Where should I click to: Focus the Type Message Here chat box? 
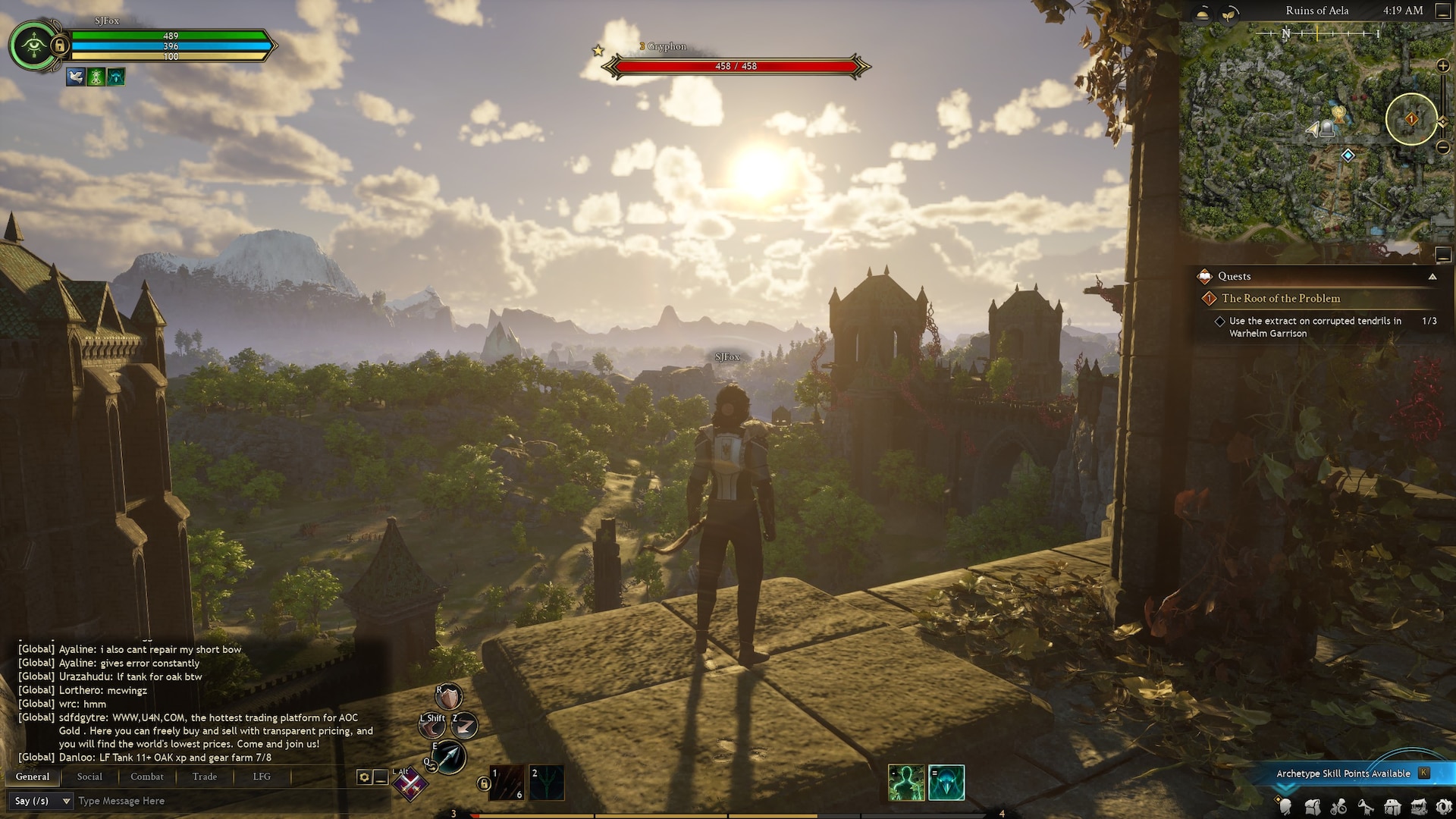click(212, 801)
